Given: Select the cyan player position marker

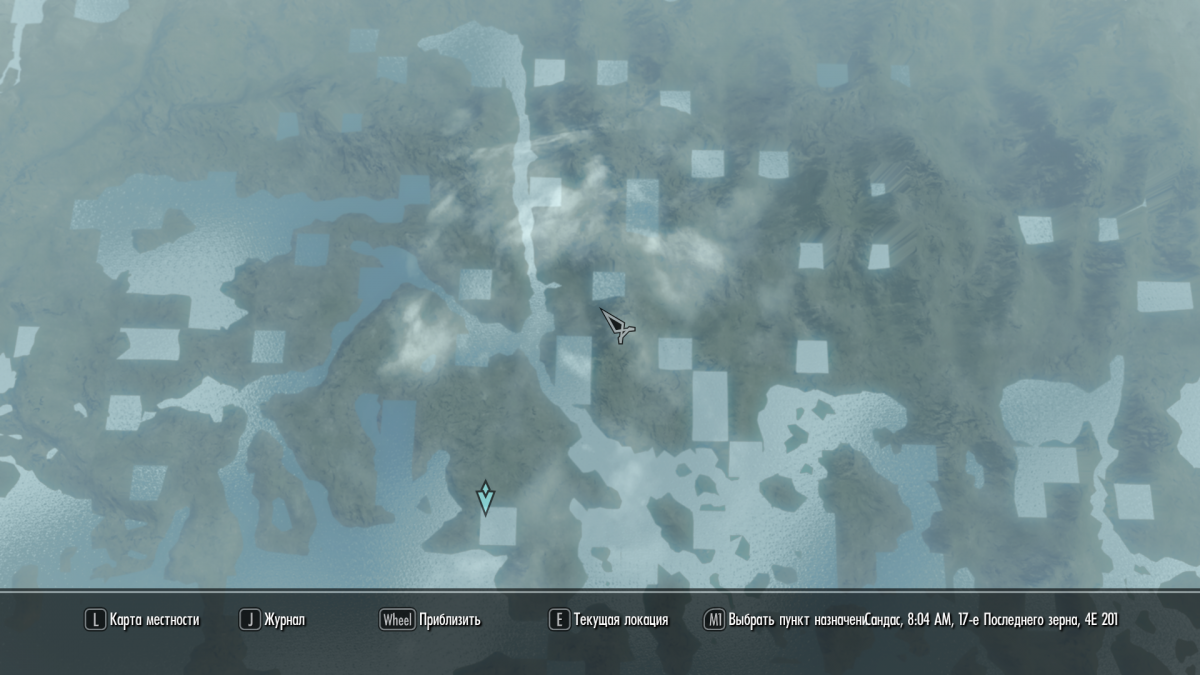Looking at the screenshot, I should click(486, 497).
